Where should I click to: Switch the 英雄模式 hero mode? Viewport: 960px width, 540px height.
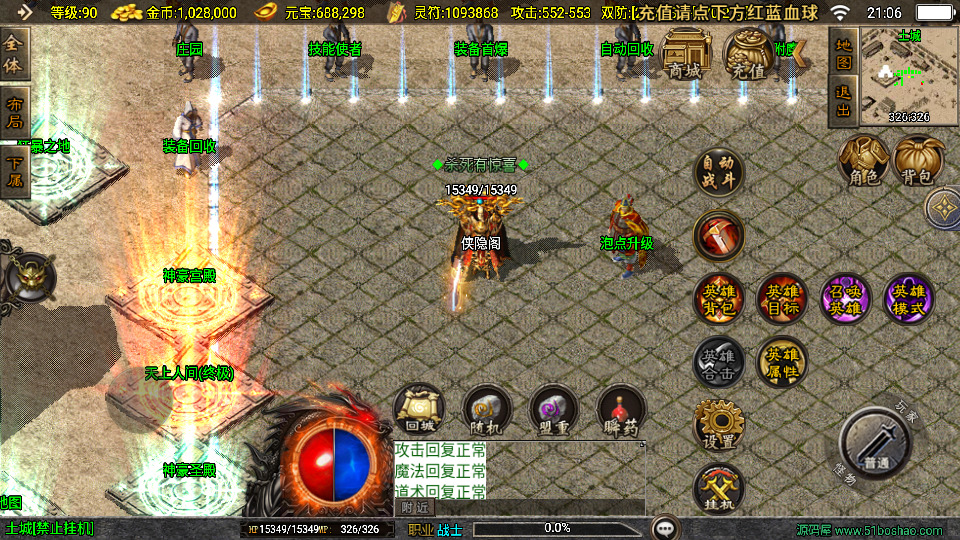909,298
